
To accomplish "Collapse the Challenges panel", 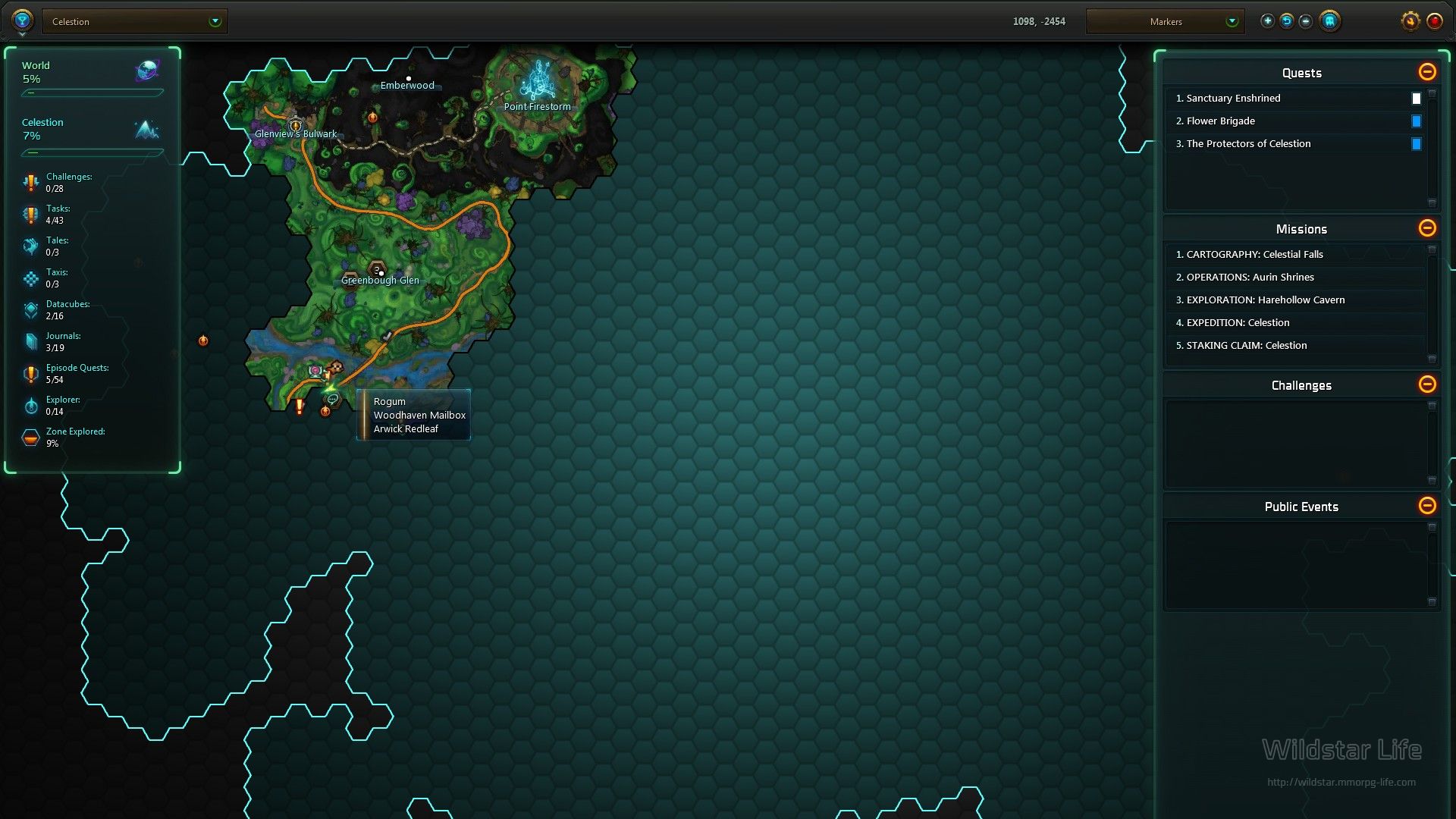I will [1427, 384].
